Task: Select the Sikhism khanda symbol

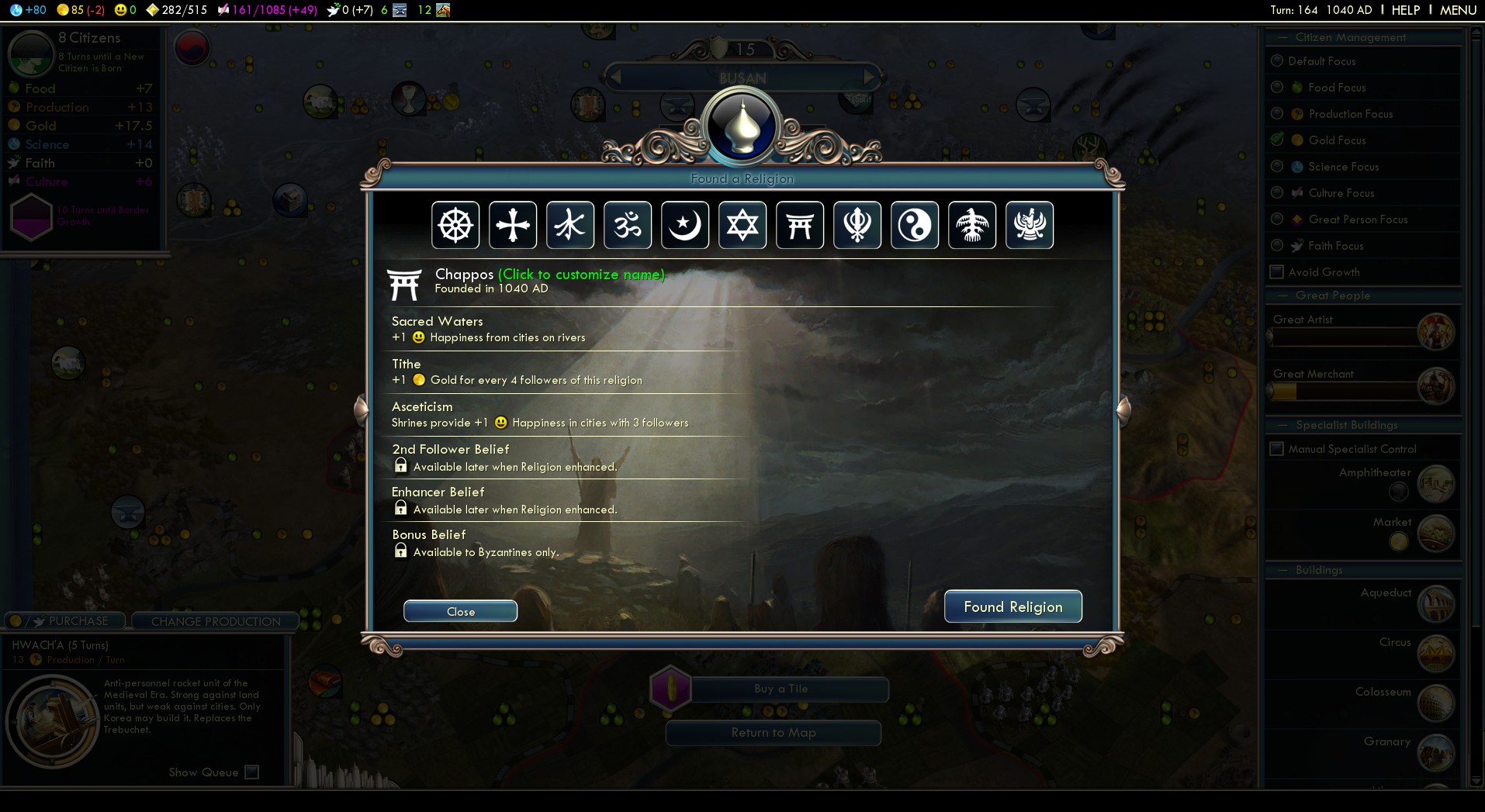Action: (x=857, y=226)
